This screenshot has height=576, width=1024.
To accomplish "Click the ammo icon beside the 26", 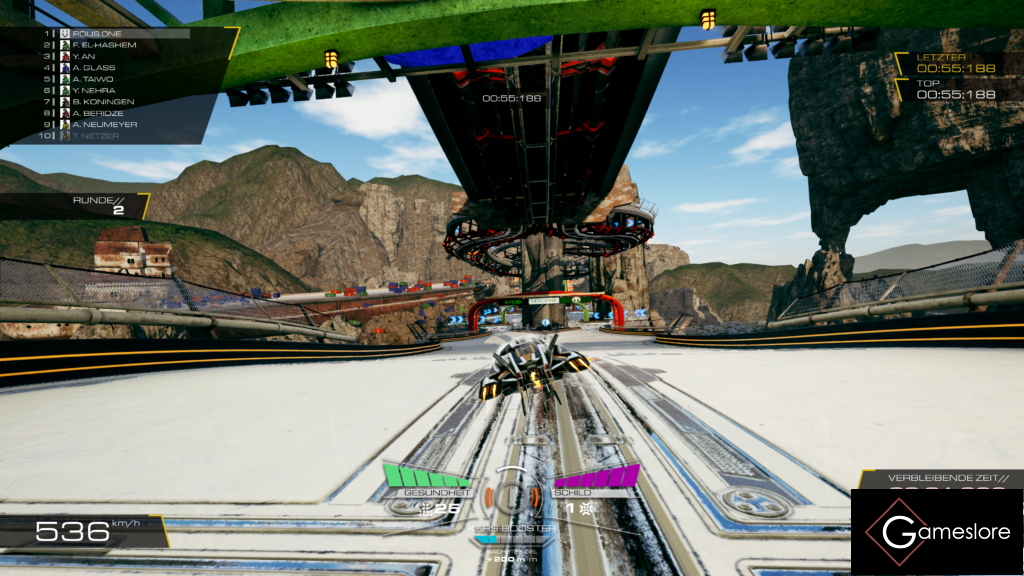I will [427, 509].
